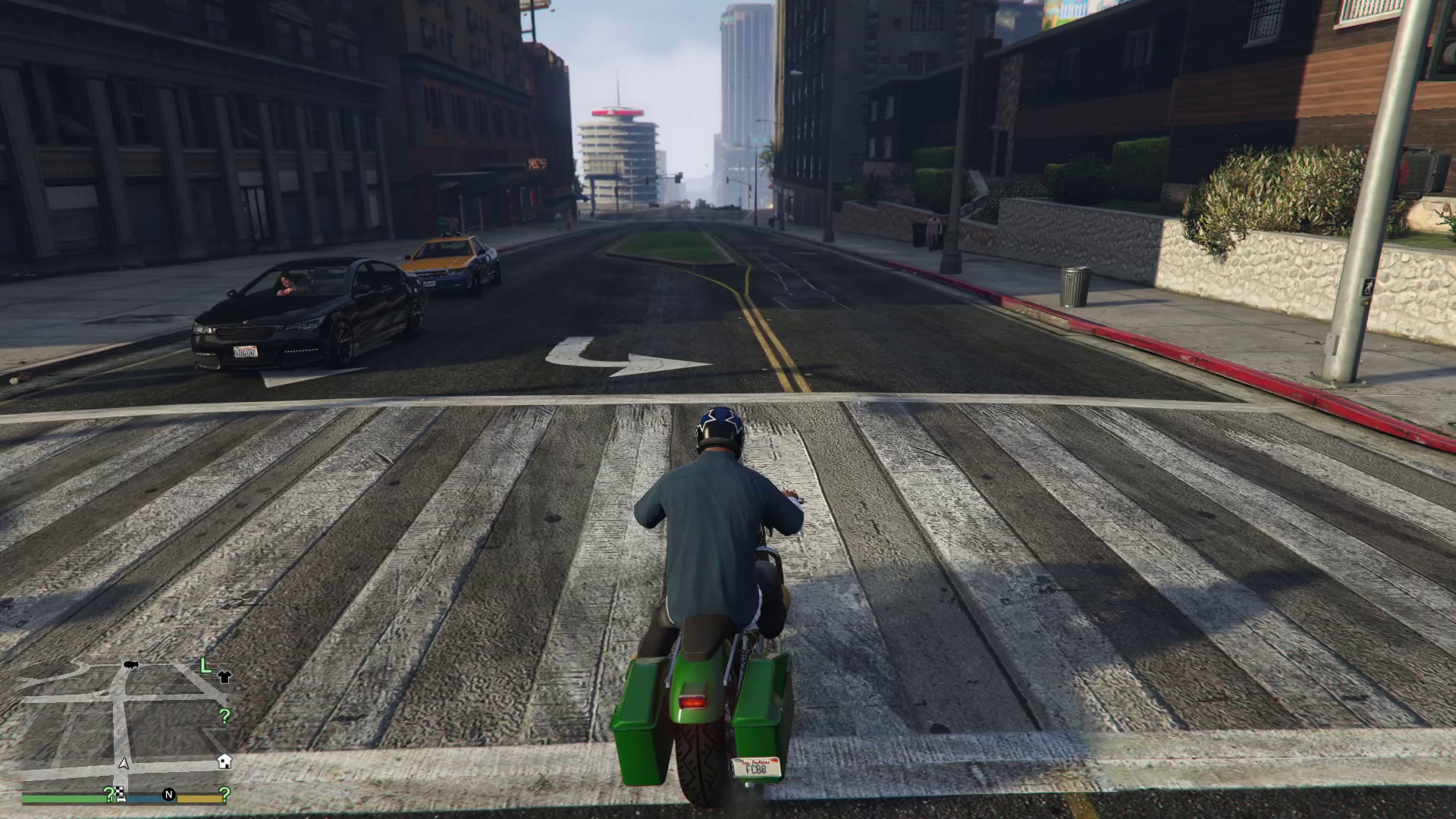
Task: Click the green L mission marker
Action: coord(205,666)
